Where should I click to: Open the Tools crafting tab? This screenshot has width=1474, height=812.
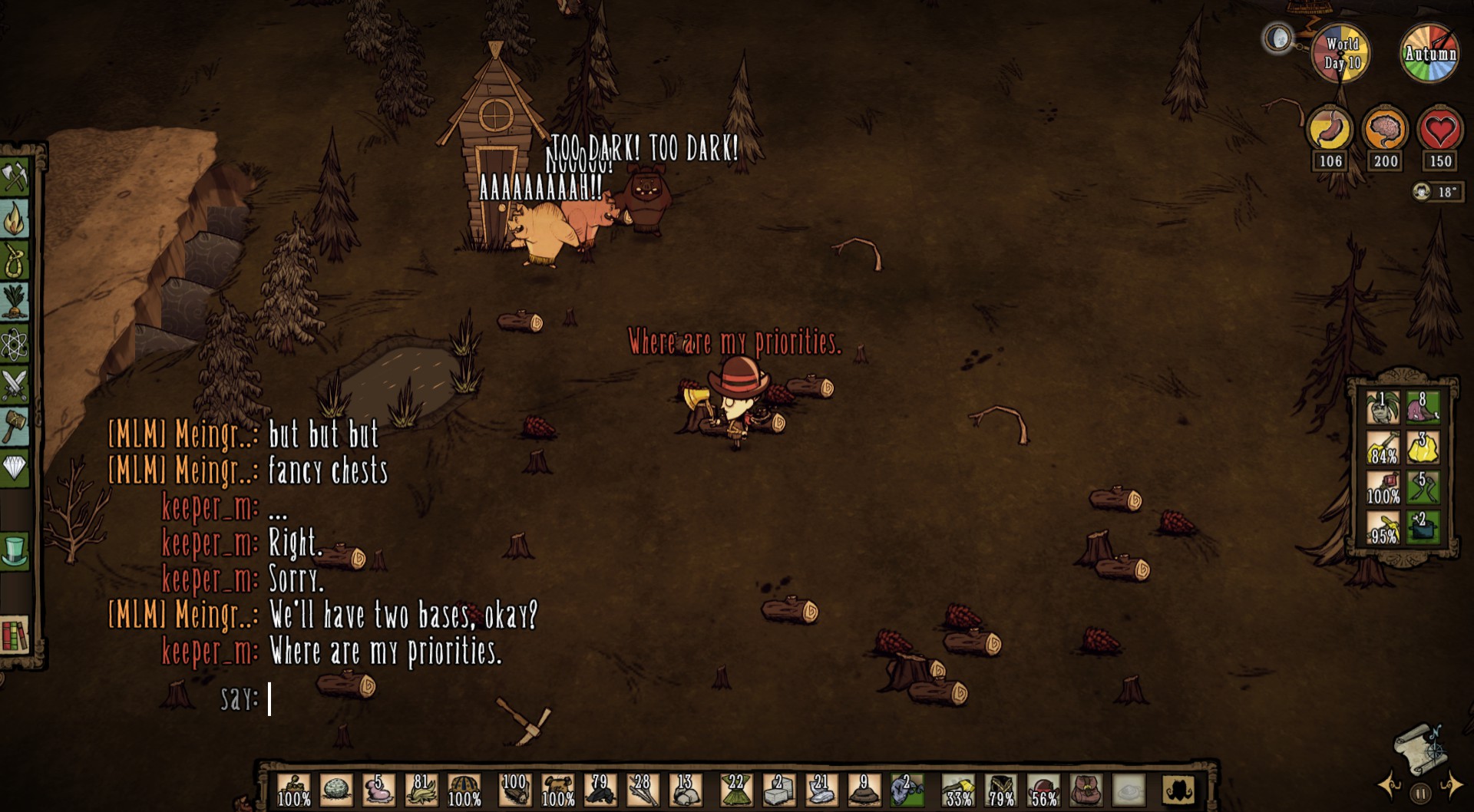click(x=15, y=178)
